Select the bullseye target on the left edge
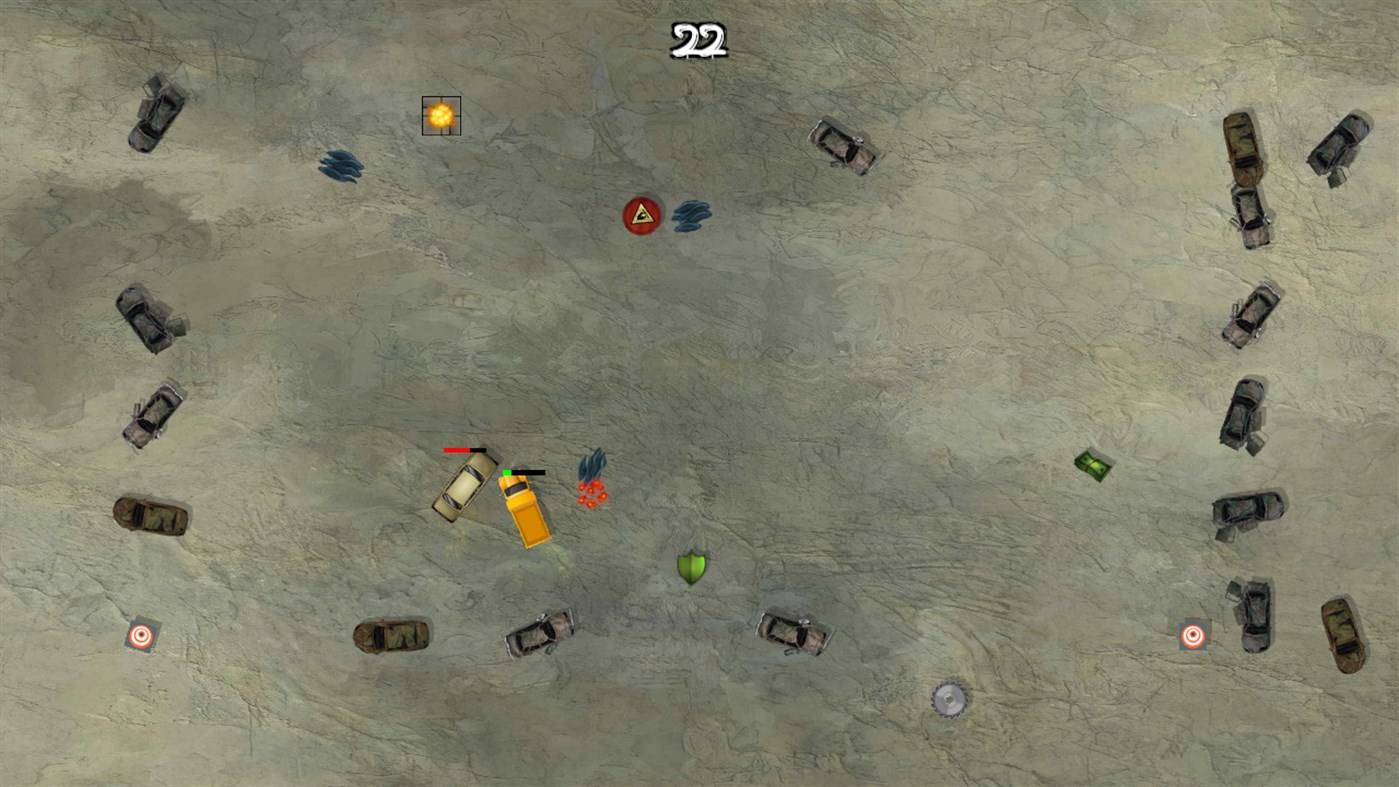 point(139,634)
